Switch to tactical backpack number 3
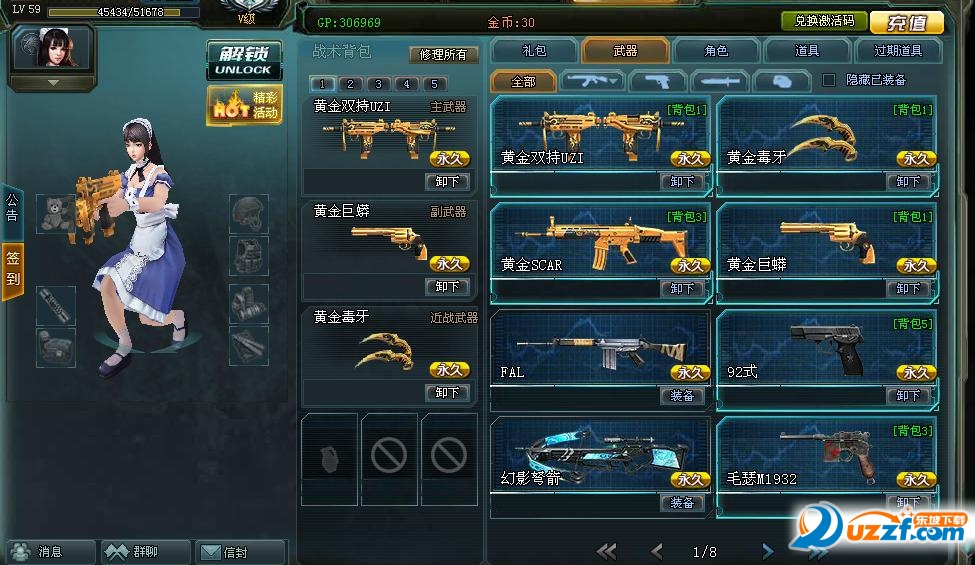Viewport: 975px width, 565px height. (x=378, y=84)
